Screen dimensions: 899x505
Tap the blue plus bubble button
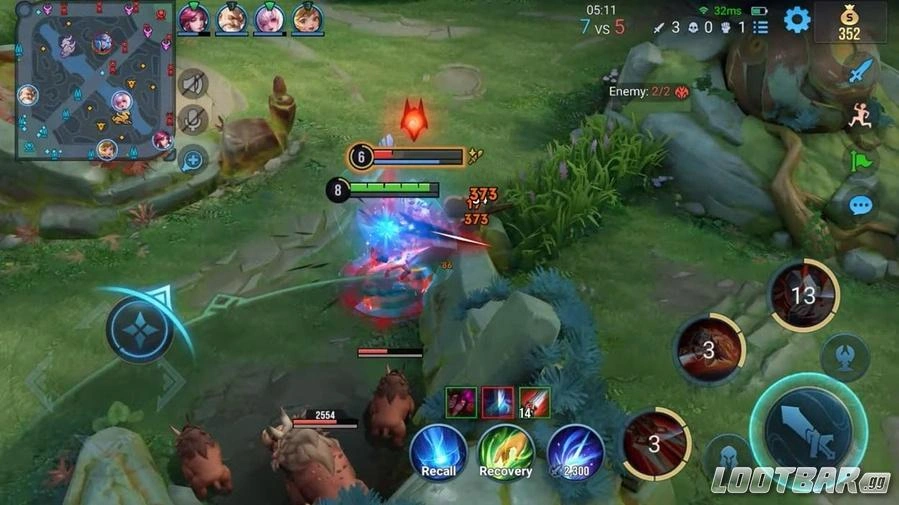coord(193,158)
